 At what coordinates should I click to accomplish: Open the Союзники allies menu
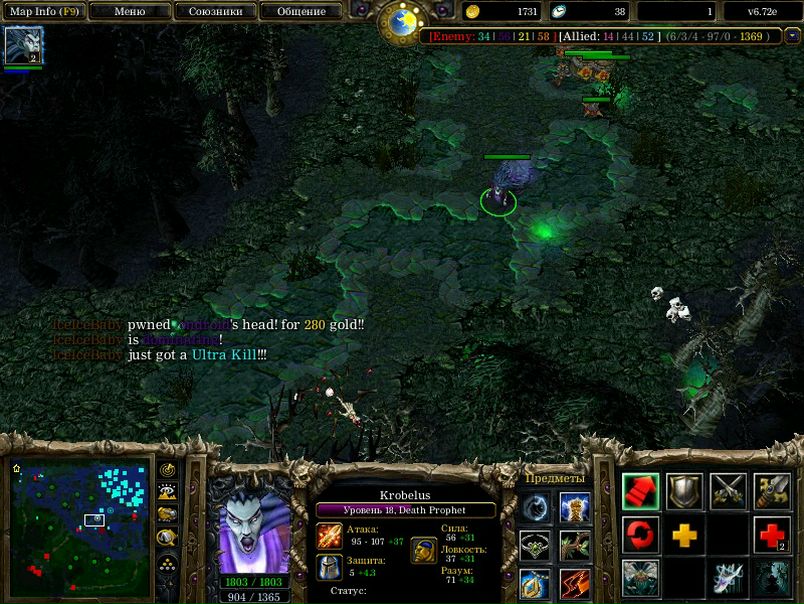click(214, 12)
